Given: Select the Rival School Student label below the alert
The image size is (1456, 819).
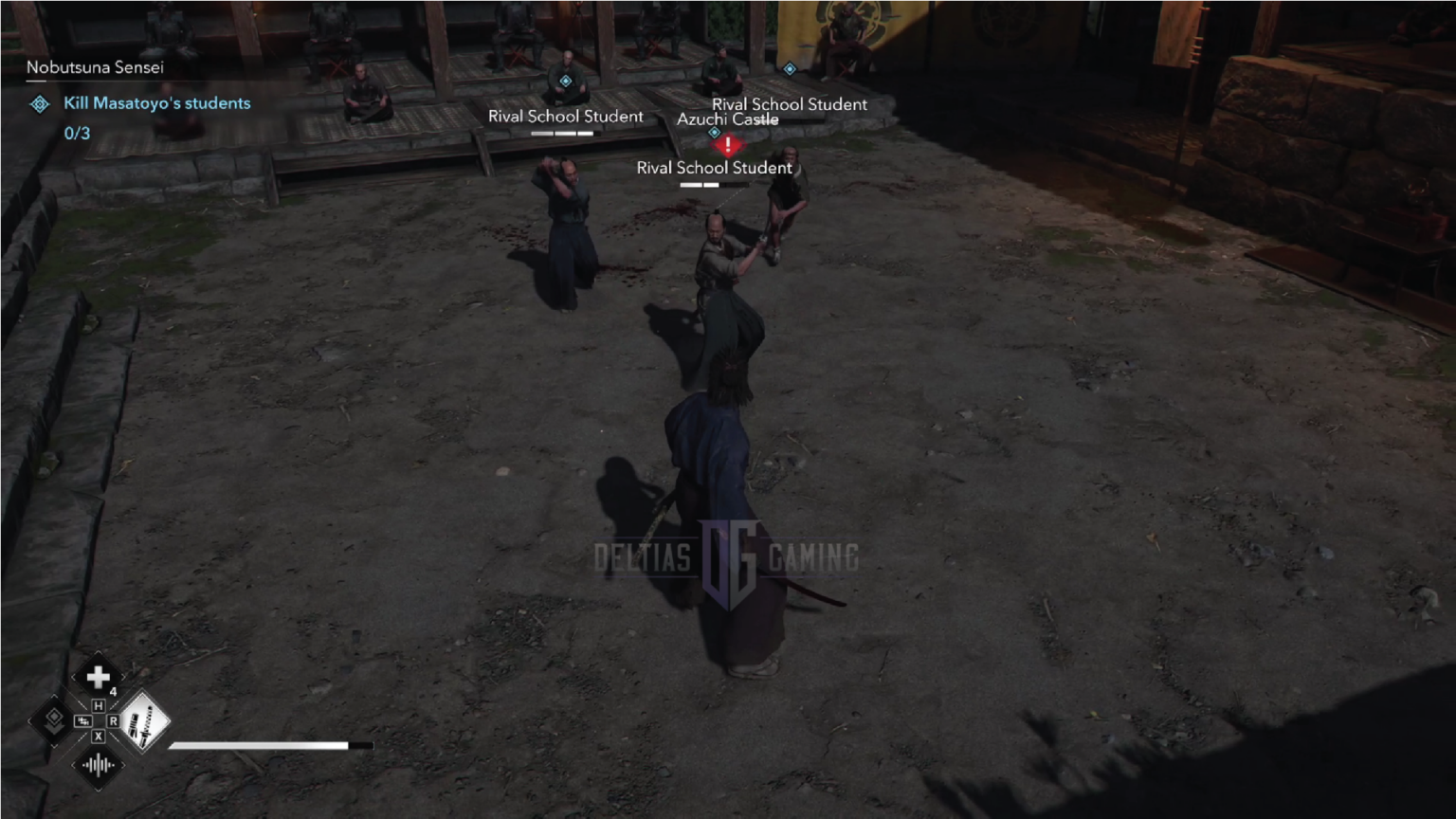Looking at the screenshot, I should pos(715,167).
